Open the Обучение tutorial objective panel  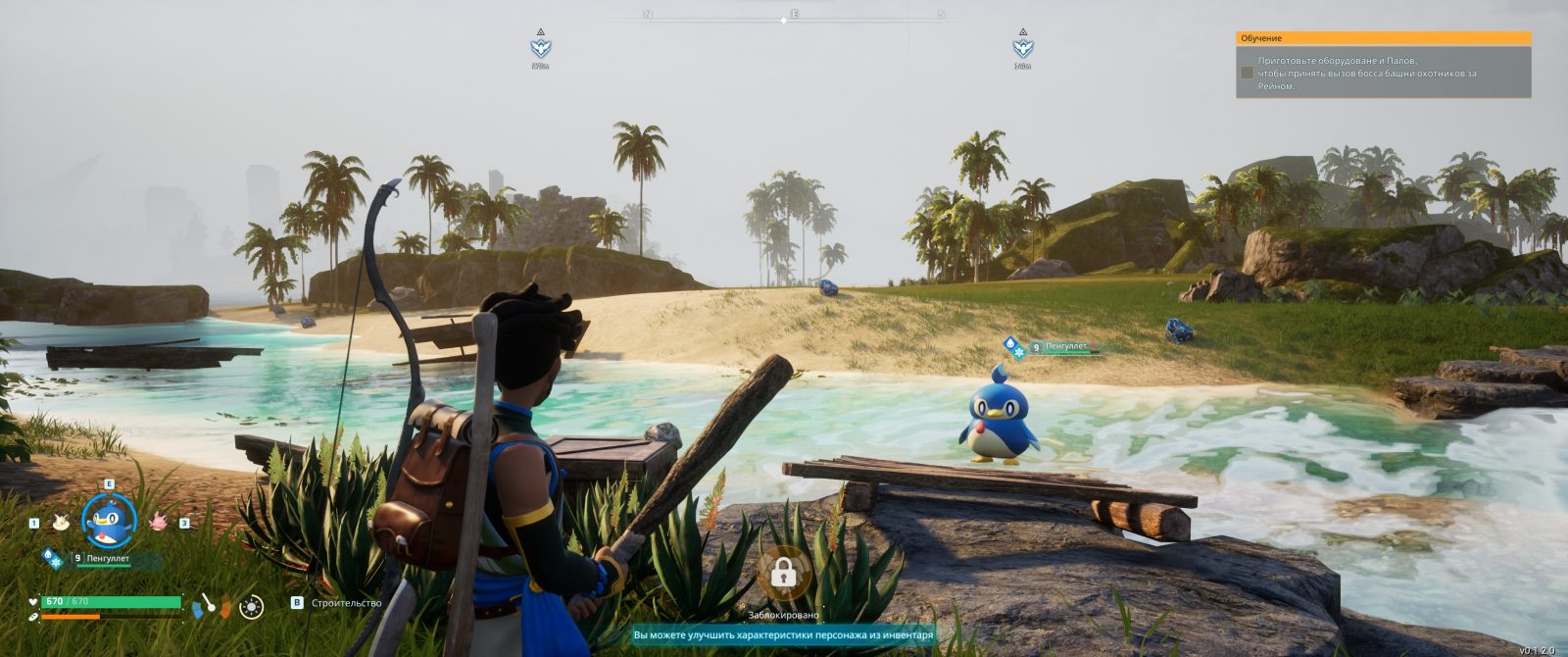click(x=1383, y=38)
